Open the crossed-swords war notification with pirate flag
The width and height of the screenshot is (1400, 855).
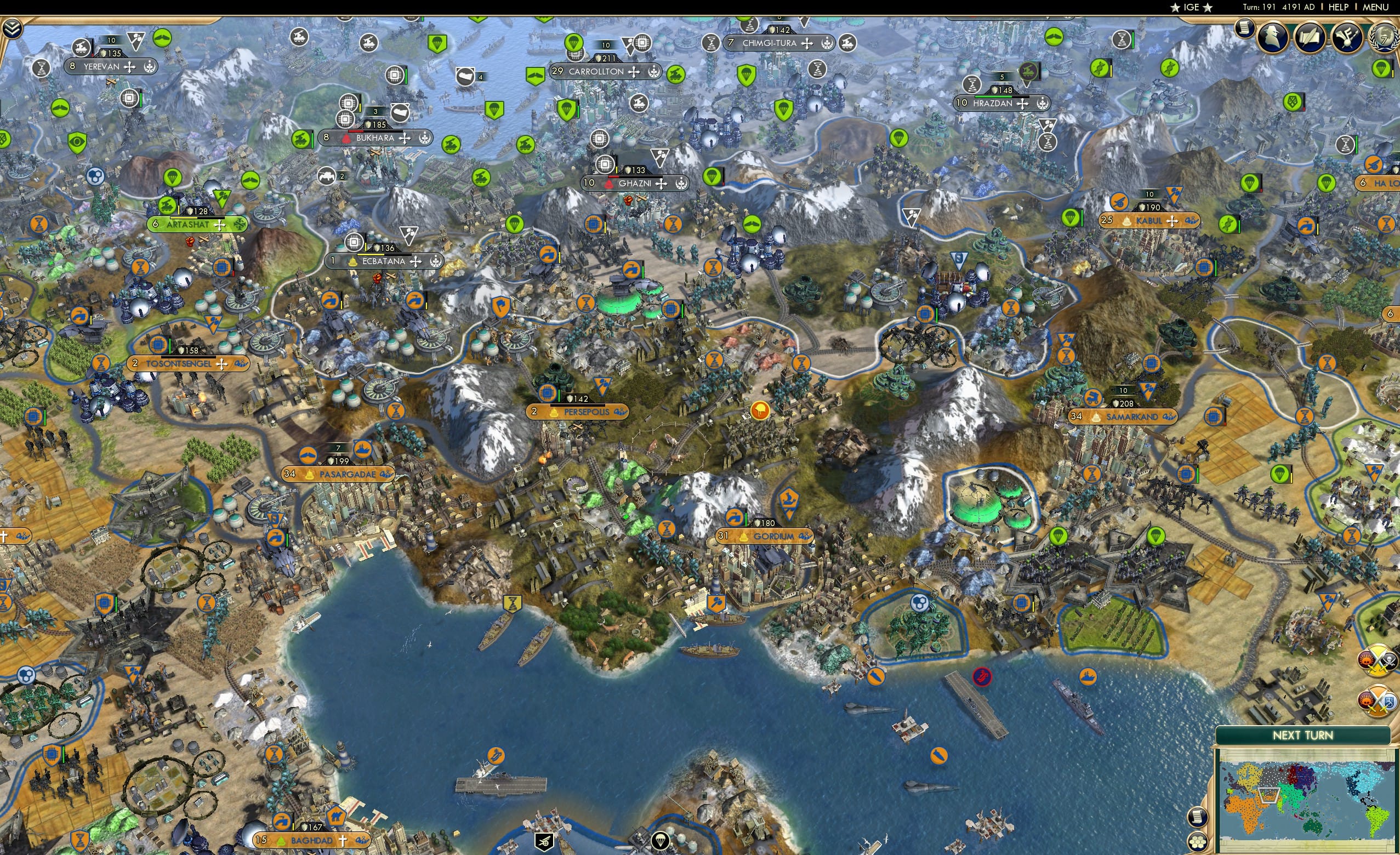[1376, 660]
